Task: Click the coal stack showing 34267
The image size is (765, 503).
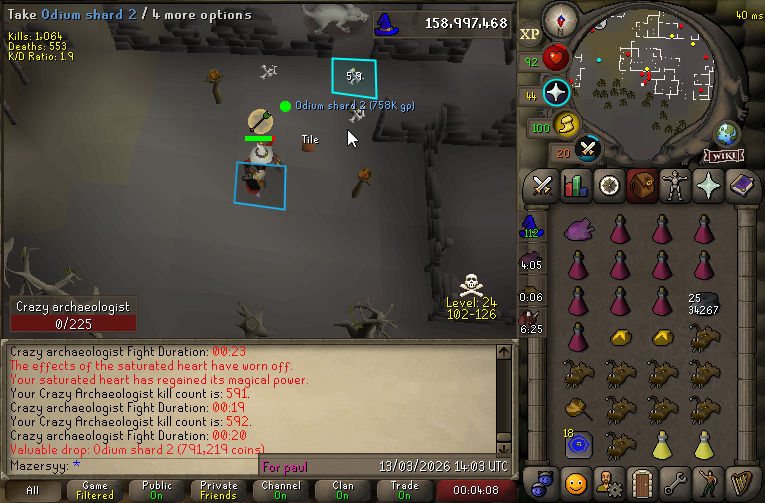Action: [703, 304]
